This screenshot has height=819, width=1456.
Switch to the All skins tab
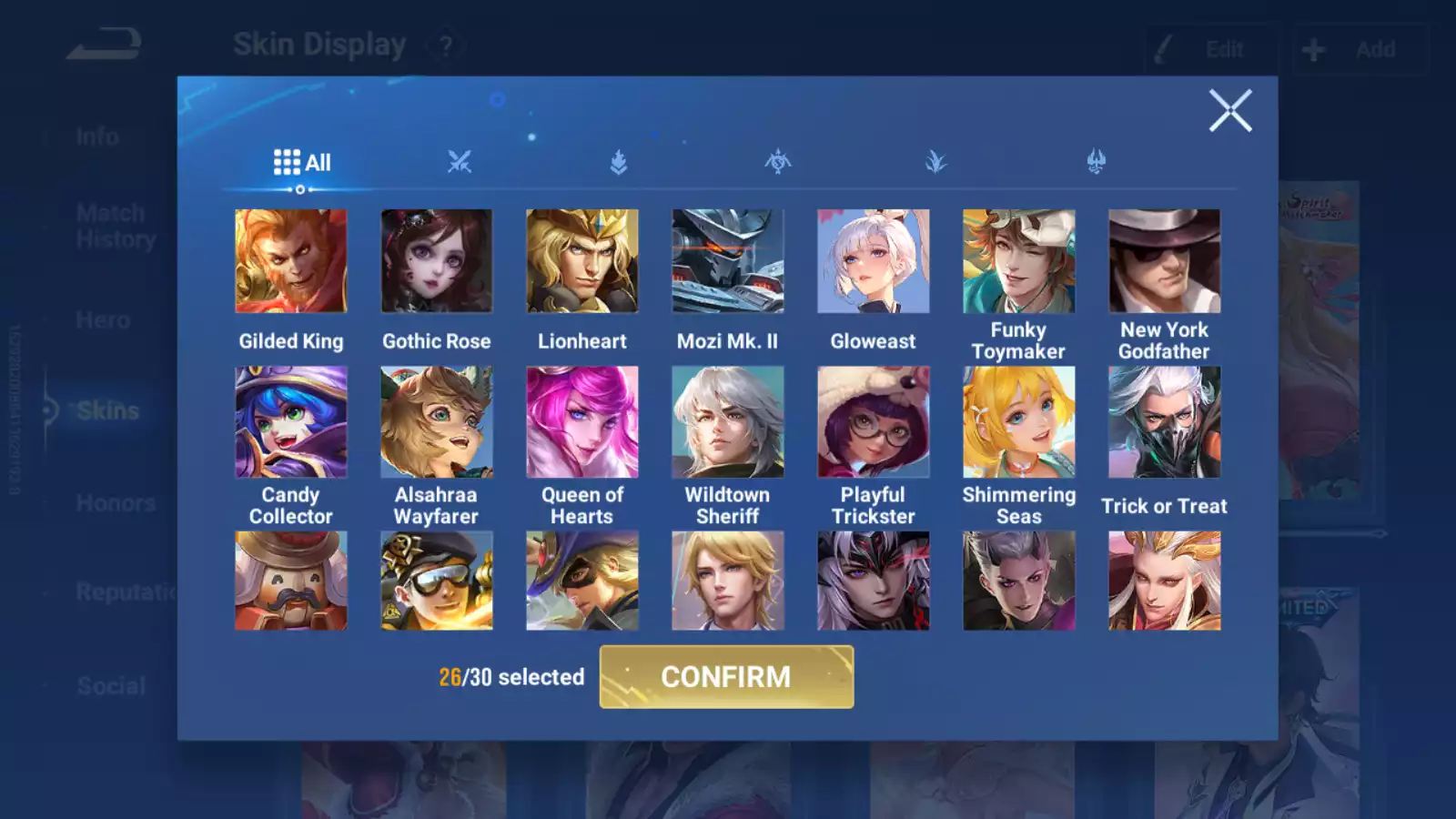click(302, 163)
